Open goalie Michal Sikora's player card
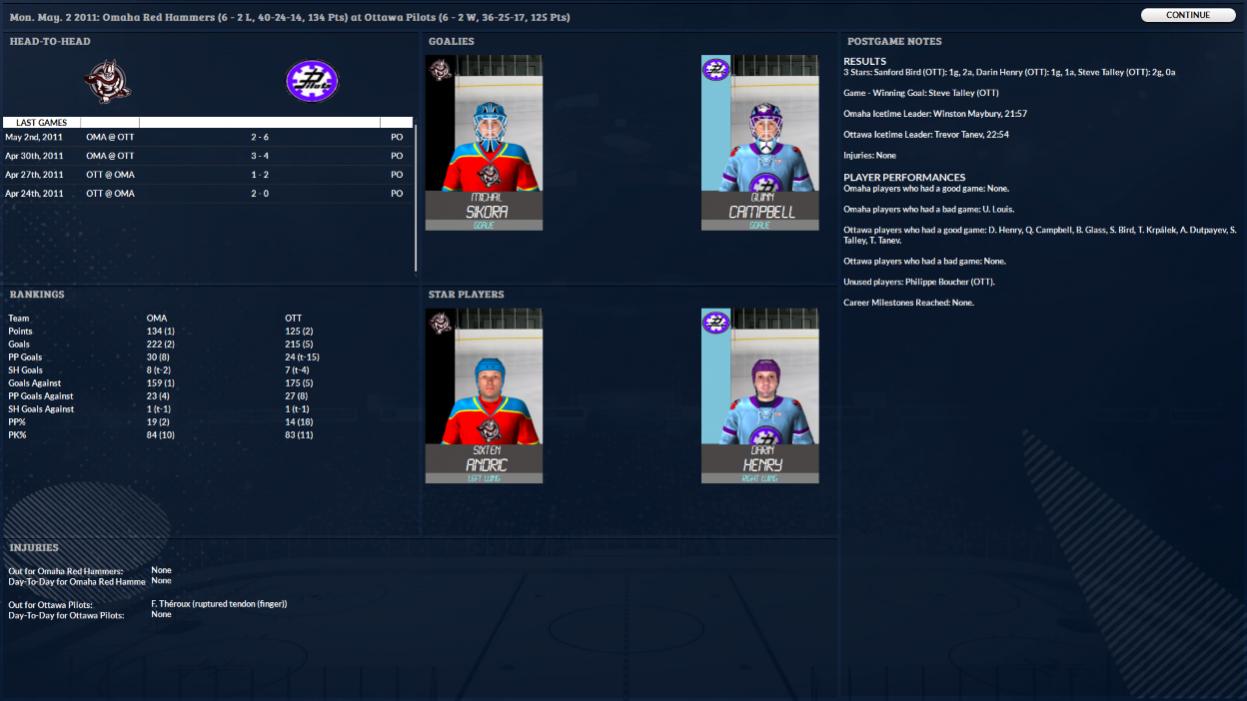 click(484, 142)
